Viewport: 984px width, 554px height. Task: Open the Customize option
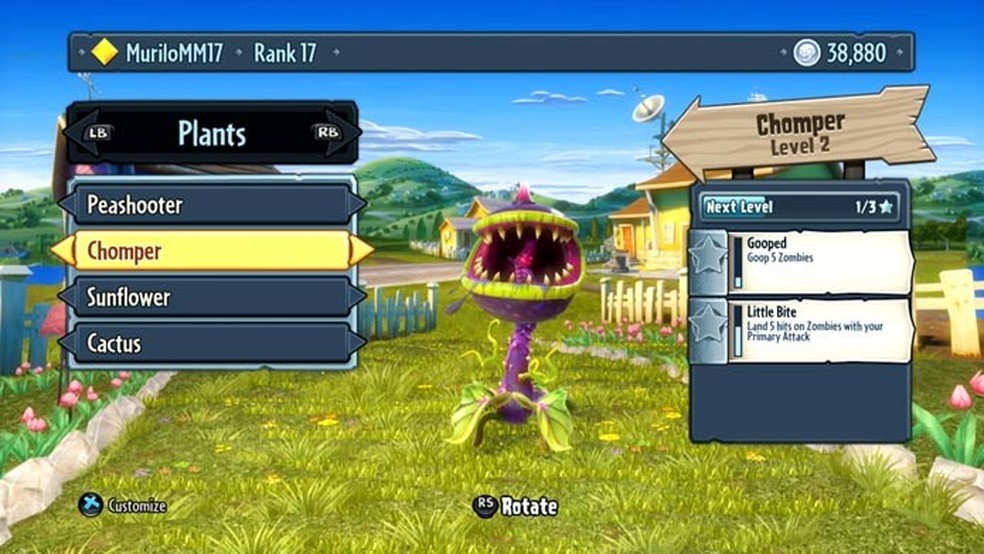[124, 506]
